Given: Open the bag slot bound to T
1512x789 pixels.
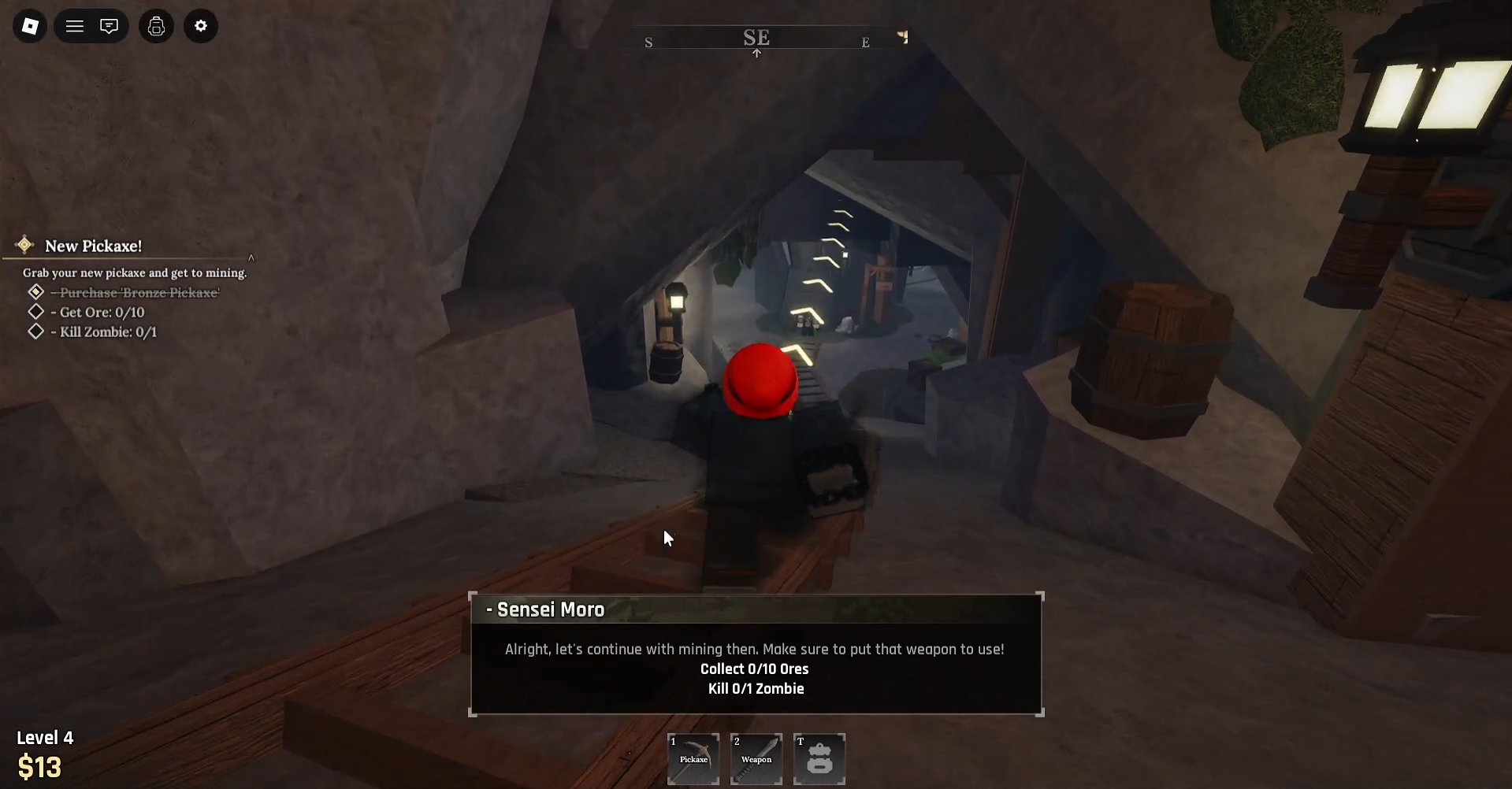Looking at the screenshot, I should (819, 758).
